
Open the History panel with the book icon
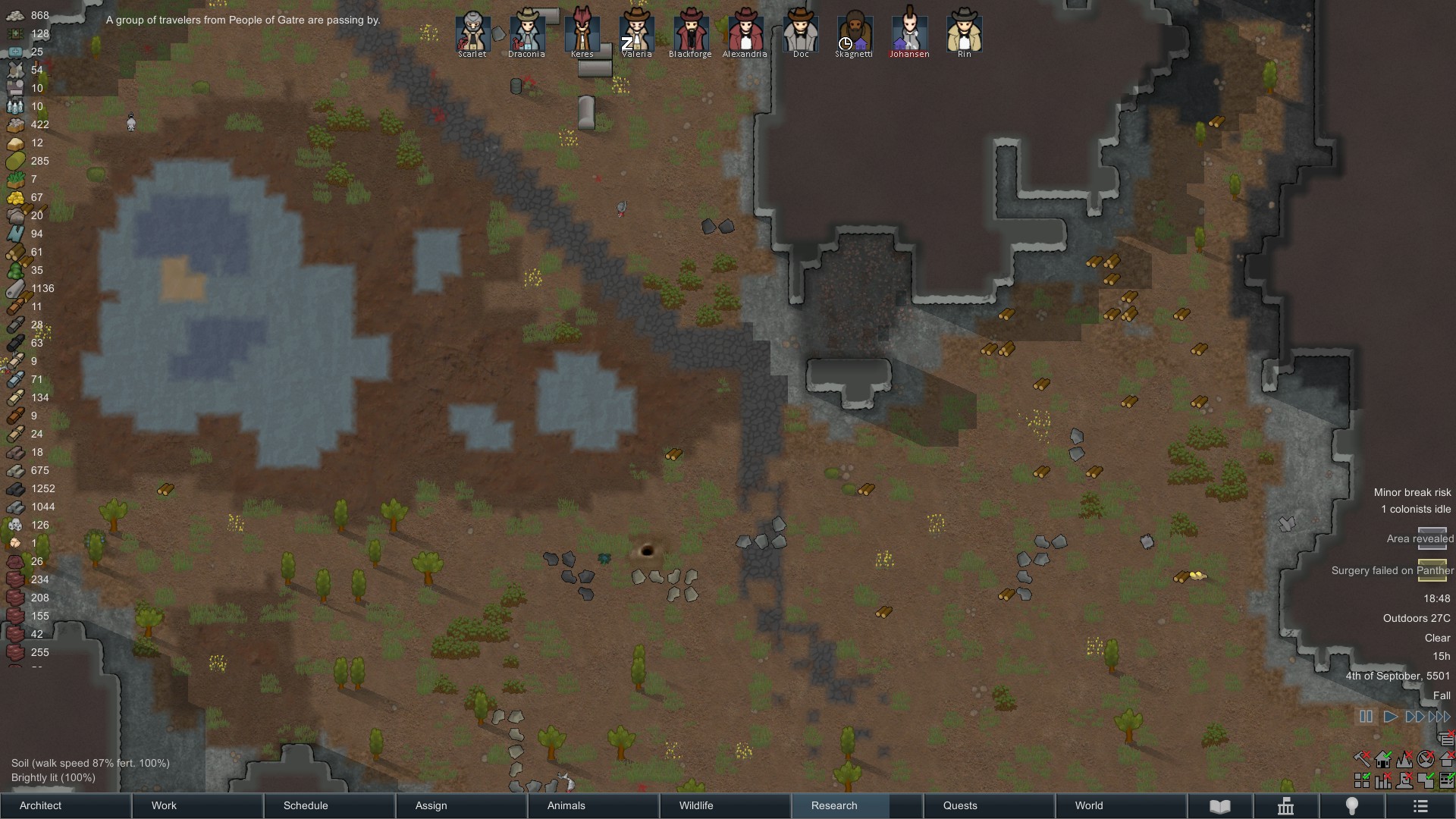[x=1222, y=806]
